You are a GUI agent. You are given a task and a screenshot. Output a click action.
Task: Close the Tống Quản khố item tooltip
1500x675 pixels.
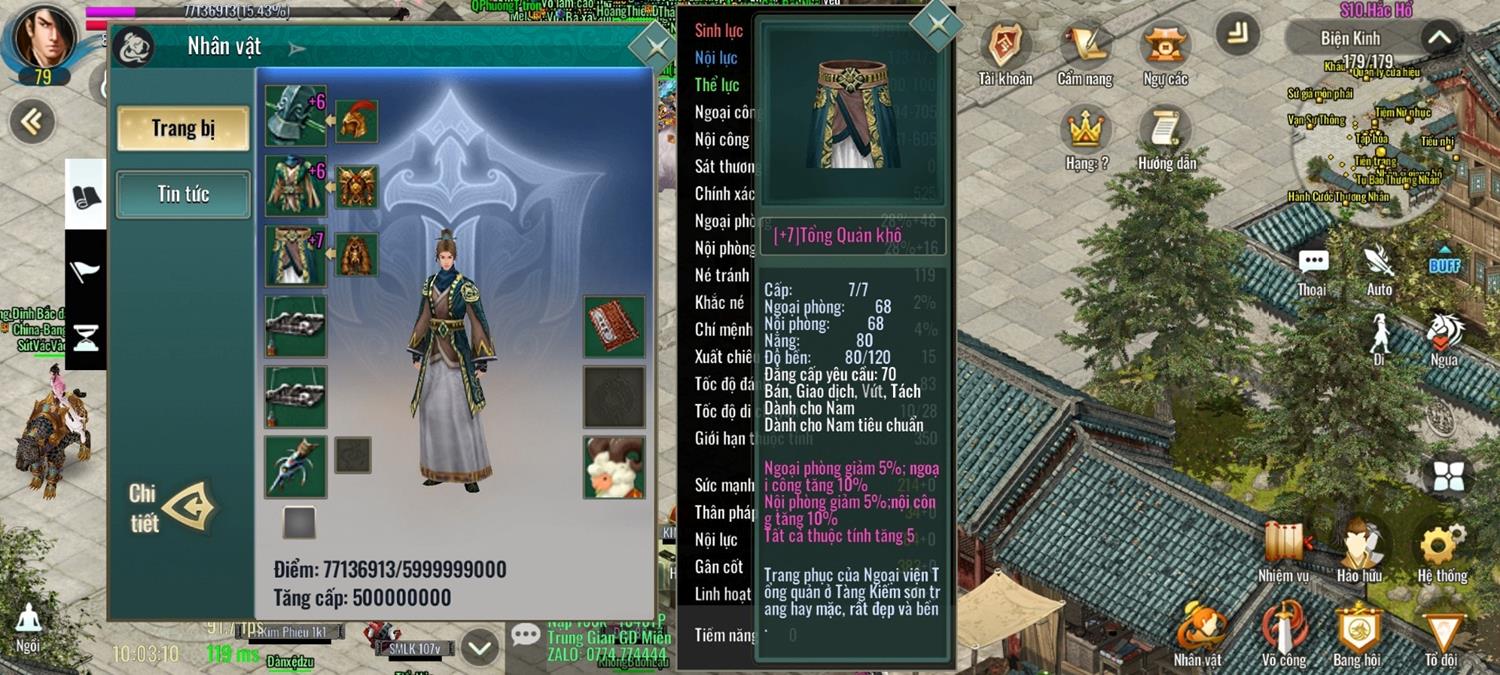tap(936, 25)
